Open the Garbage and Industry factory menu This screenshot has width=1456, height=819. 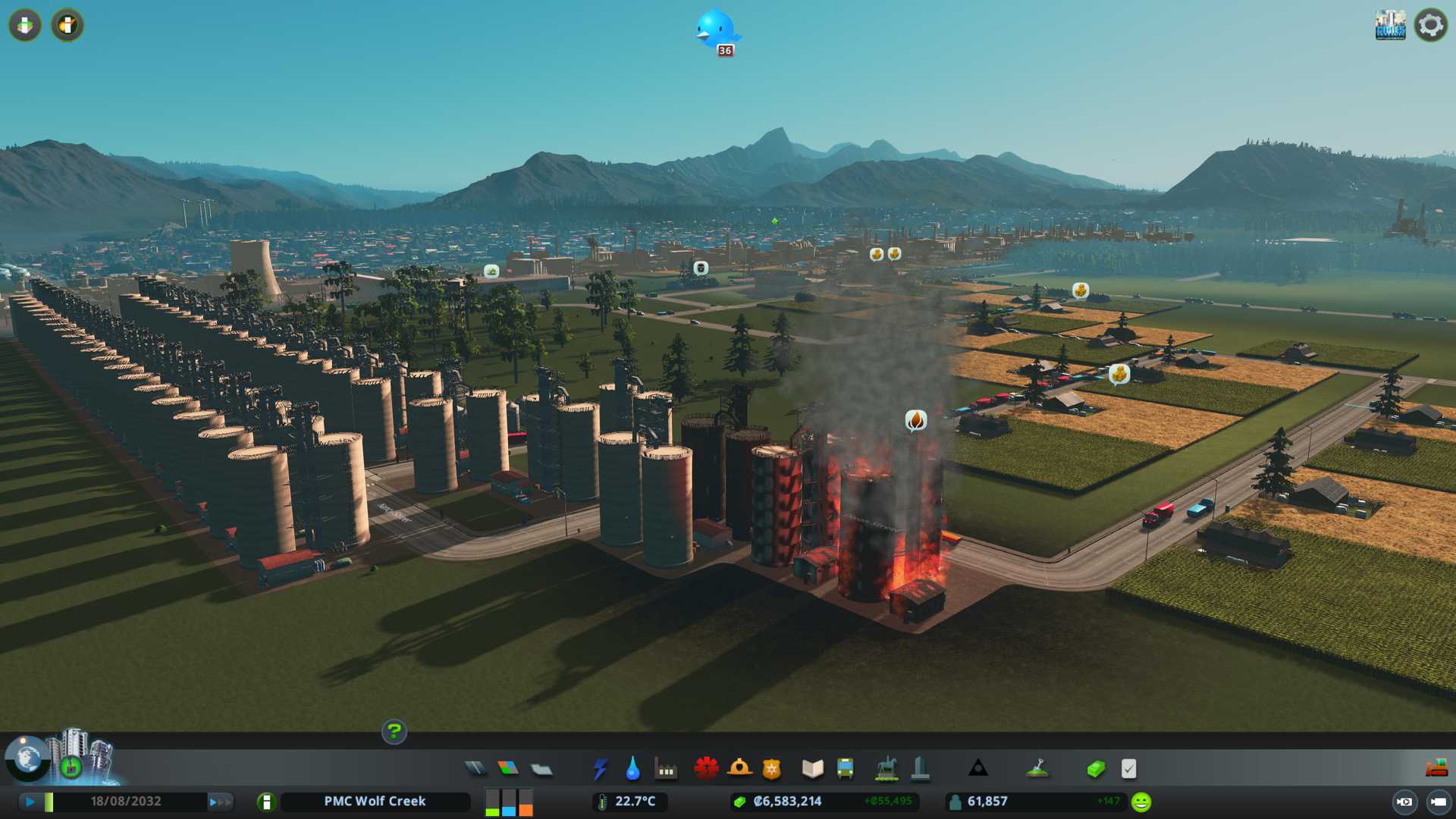(667, 769)
